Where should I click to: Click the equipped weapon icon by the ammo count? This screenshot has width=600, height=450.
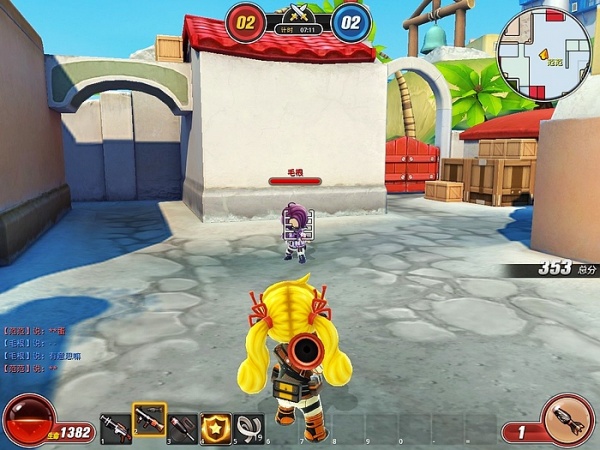coord(567,420)
